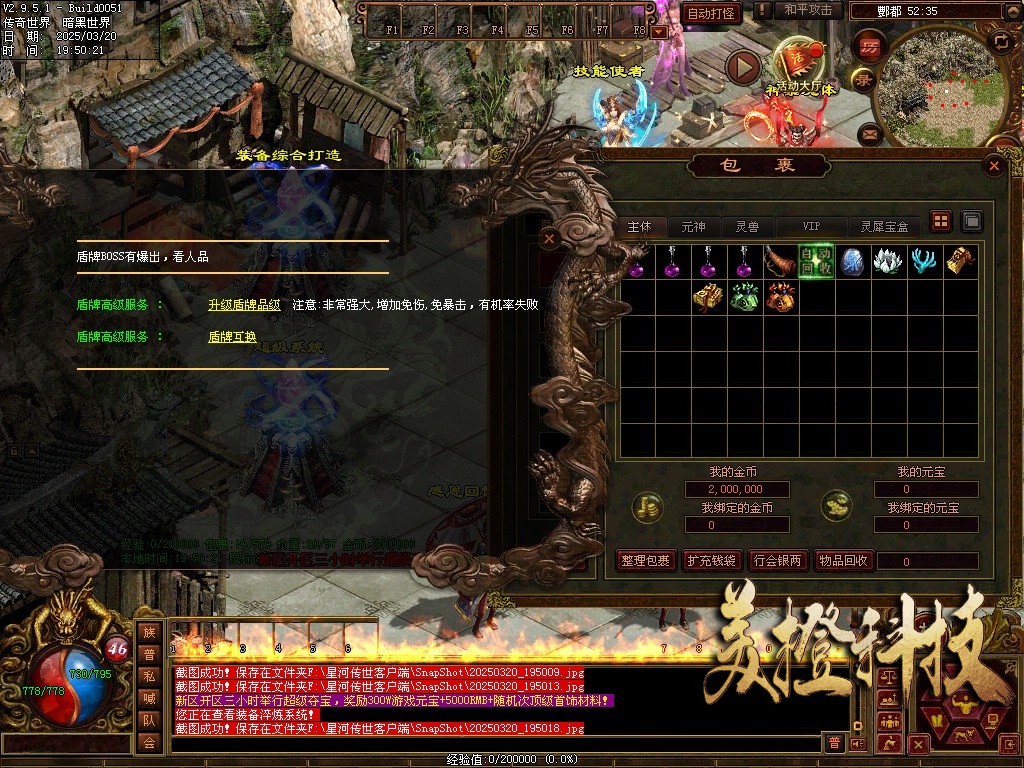The height and width of the screenshot is (768, 1024).
Task: Open the mail envelope icon by the minimap
Action: tap(869, 132)
